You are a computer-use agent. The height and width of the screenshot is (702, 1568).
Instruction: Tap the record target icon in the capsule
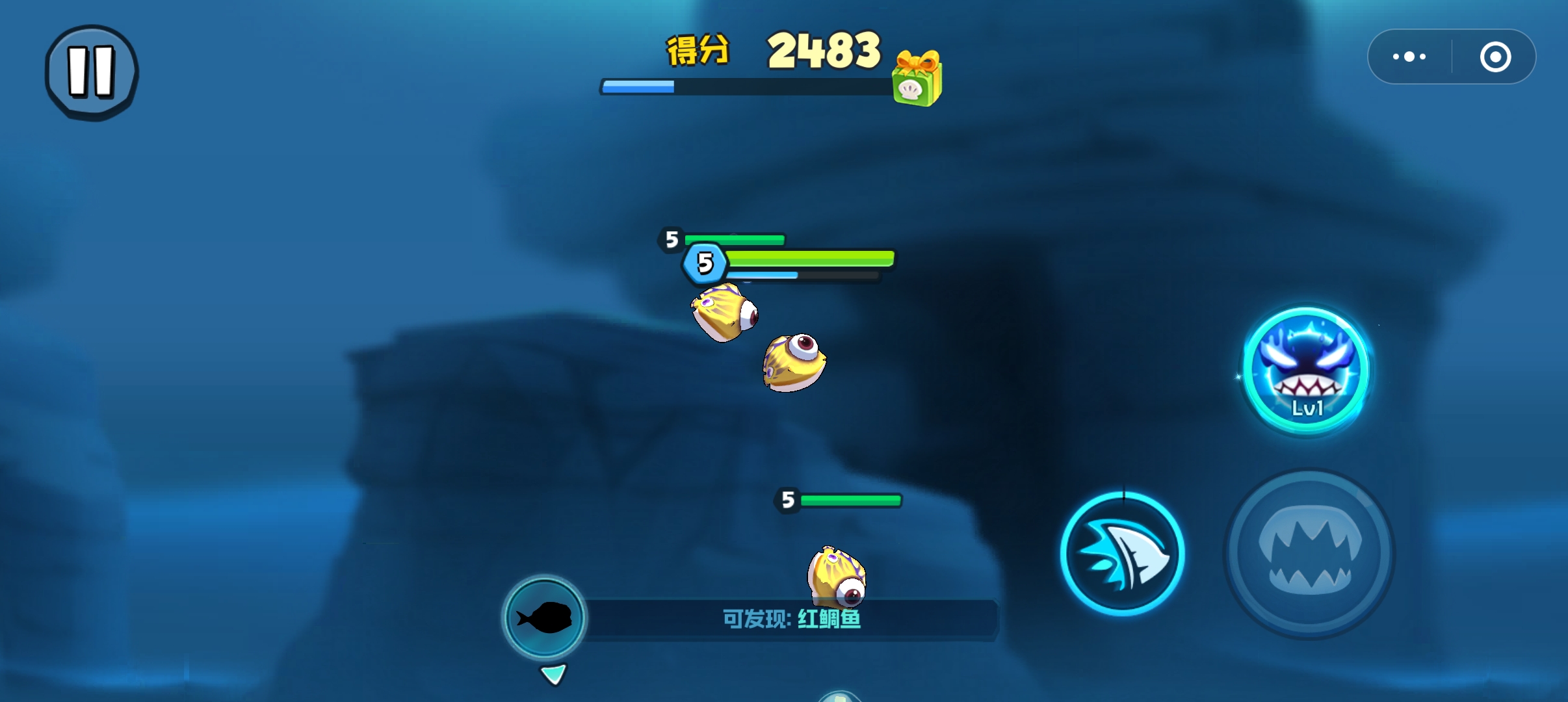point(1496,57)
